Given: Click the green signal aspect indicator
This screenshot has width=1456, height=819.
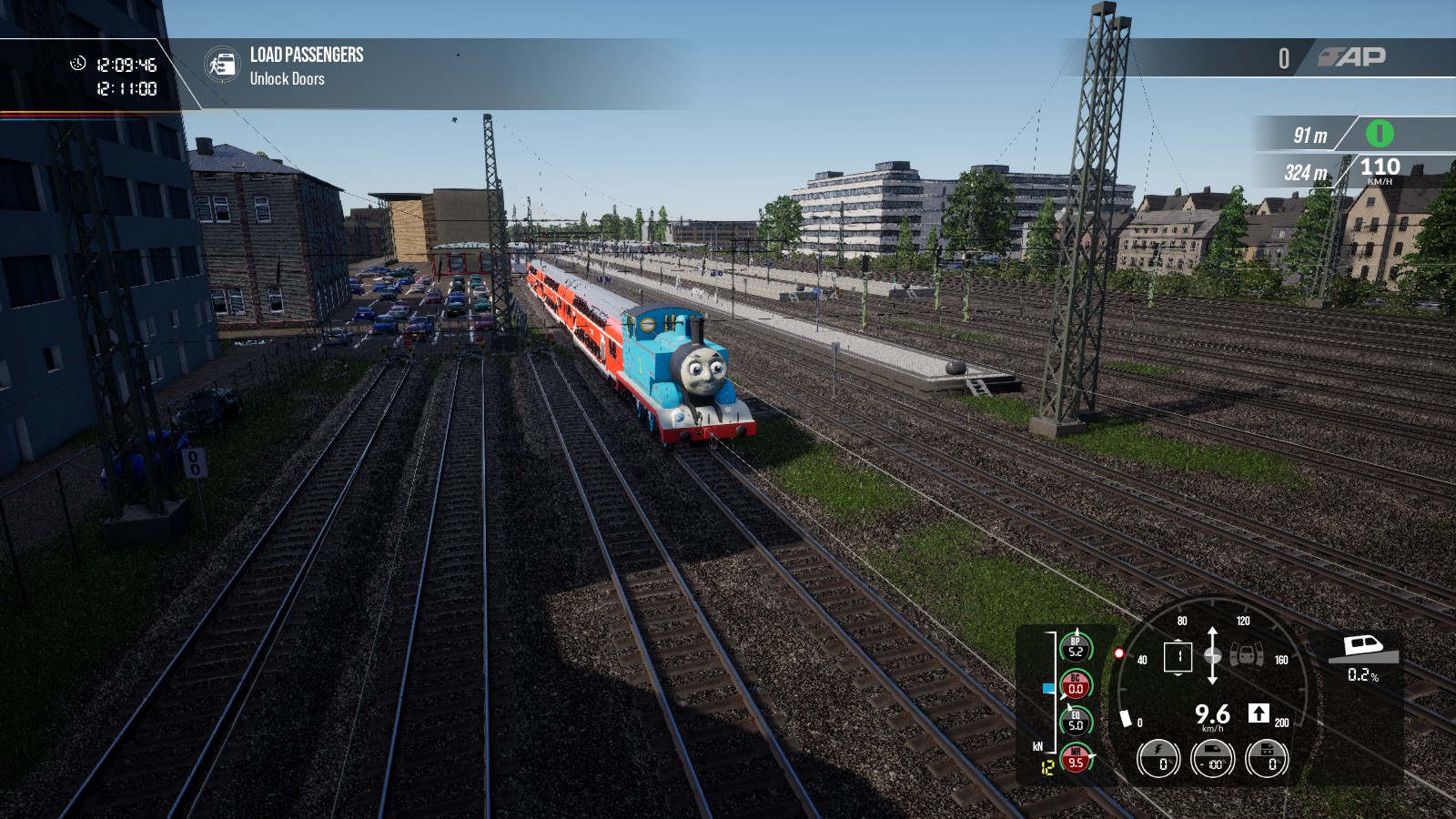Looking at the screenshot, I should point(1380,134).
